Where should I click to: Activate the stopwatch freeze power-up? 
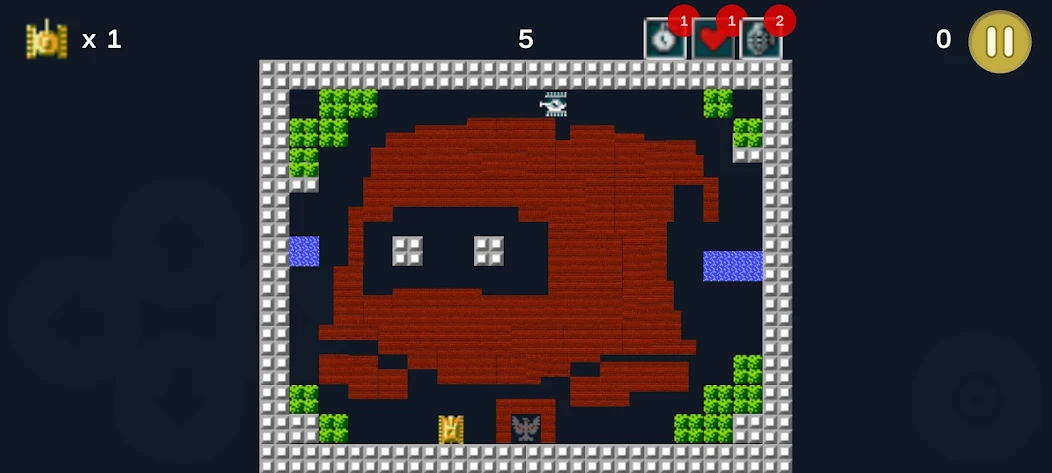coord(662,40)
